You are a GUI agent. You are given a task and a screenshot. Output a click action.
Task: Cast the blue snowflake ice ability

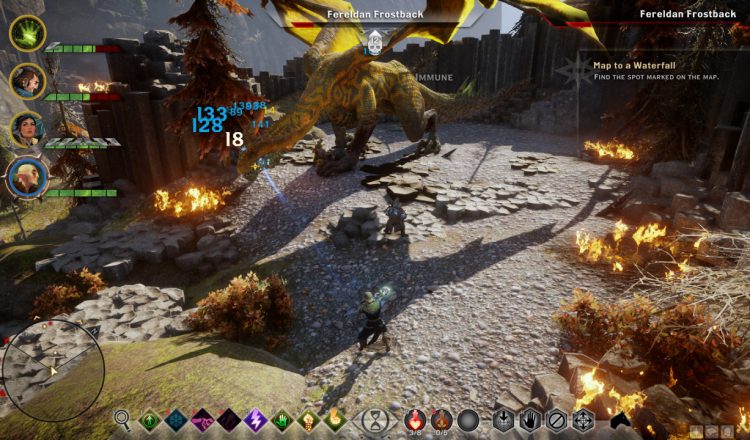coord(176,420)
